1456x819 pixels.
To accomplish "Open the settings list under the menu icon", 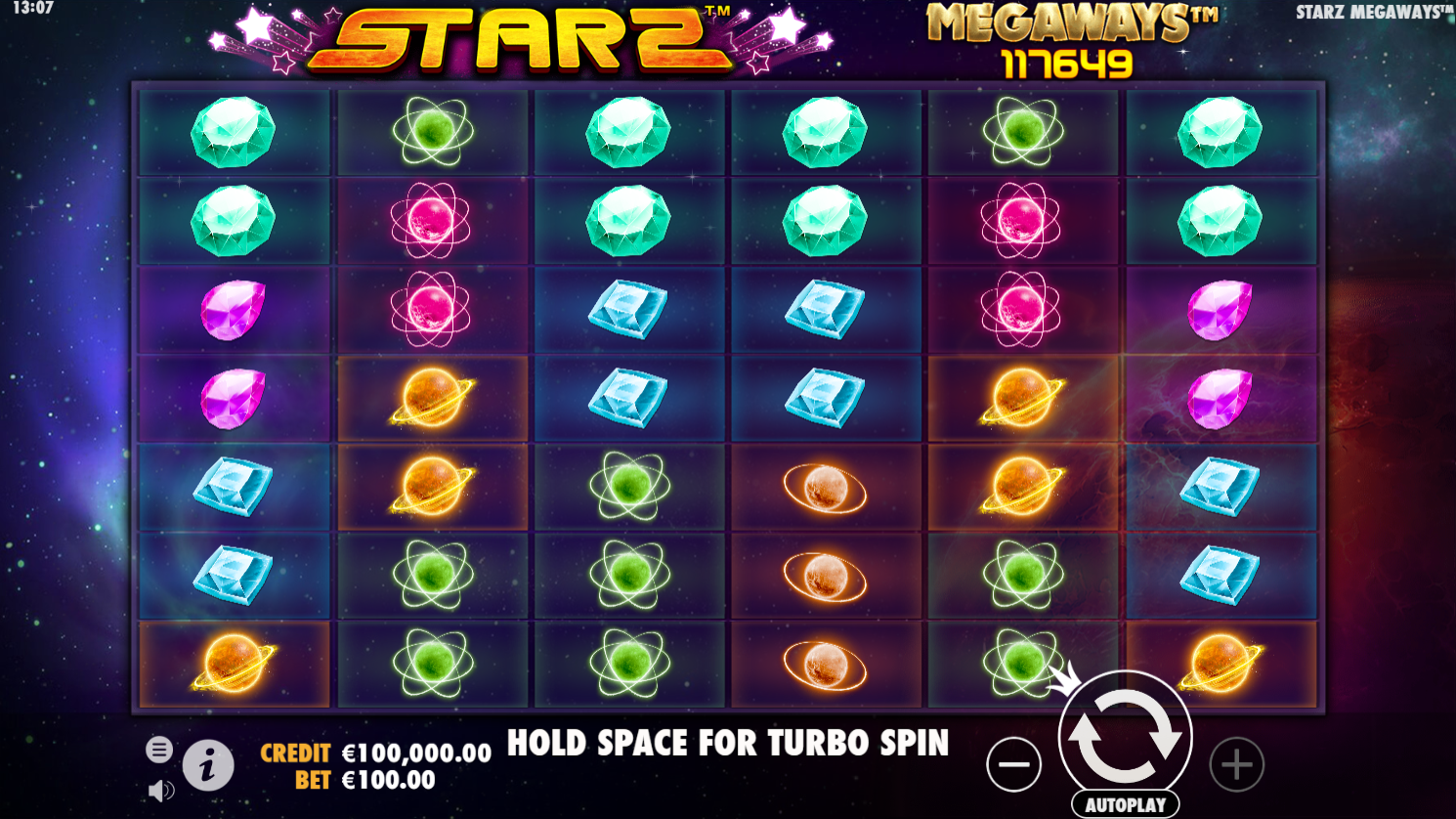I will [x=157, y=749].
